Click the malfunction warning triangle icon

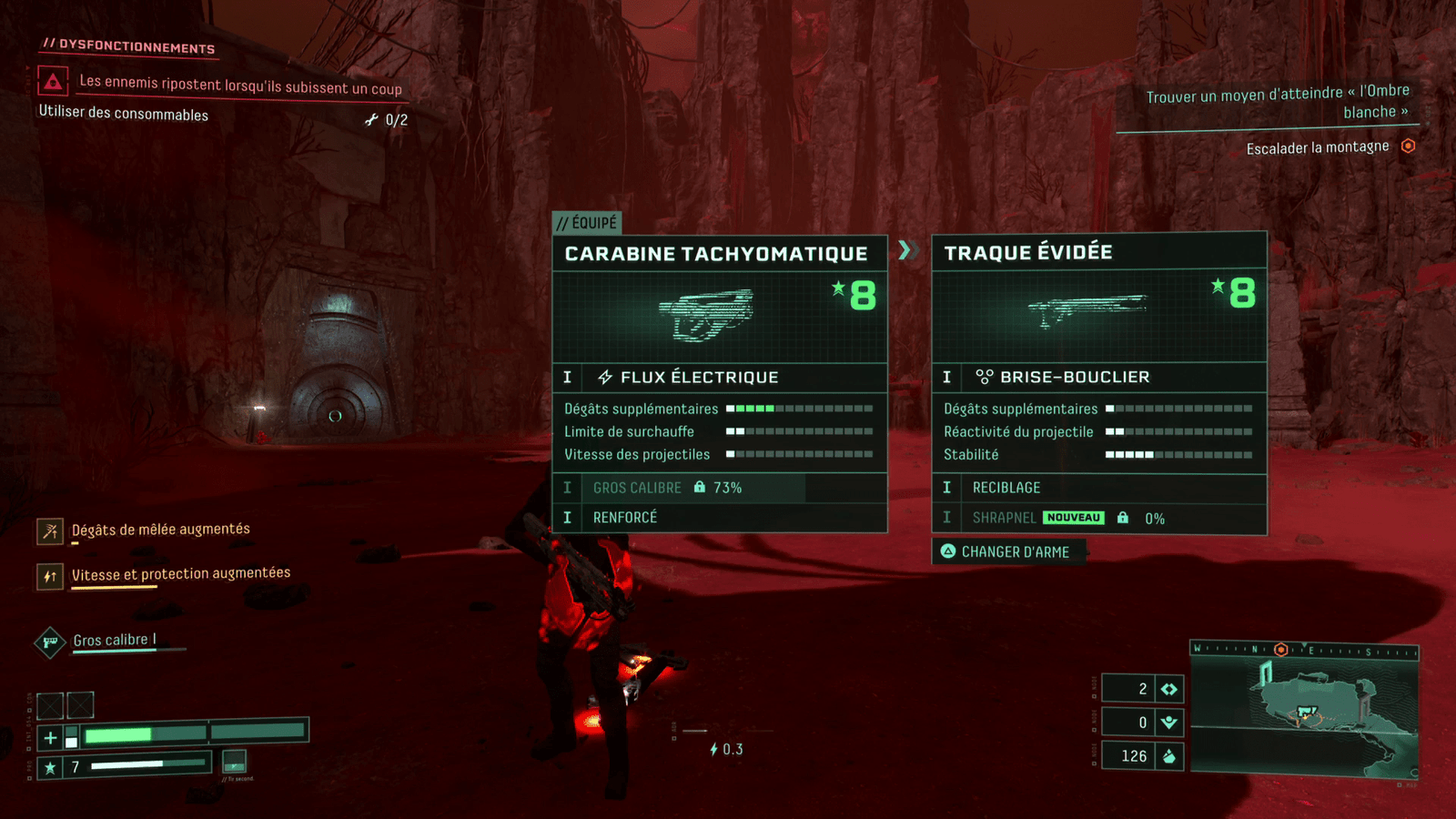tap(53, 83)
